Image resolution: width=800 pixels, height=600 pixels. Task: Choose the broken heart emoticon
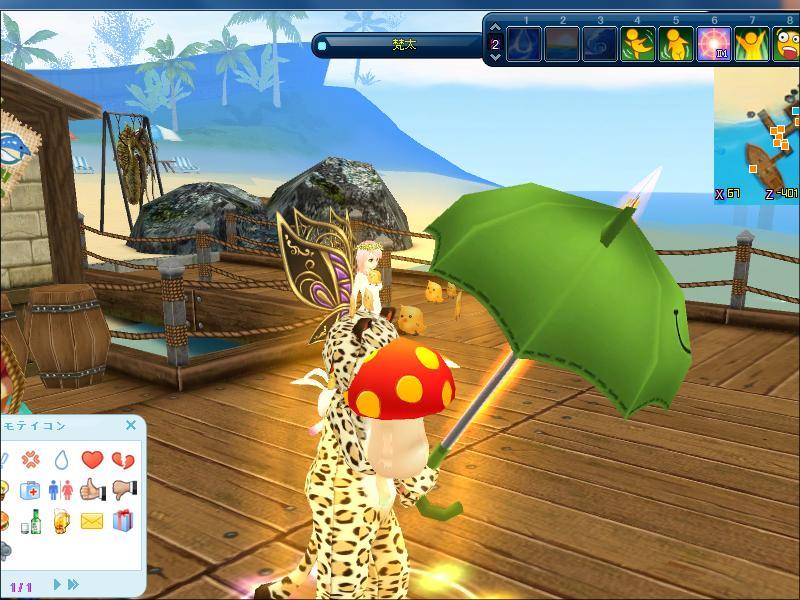[123, 460]
